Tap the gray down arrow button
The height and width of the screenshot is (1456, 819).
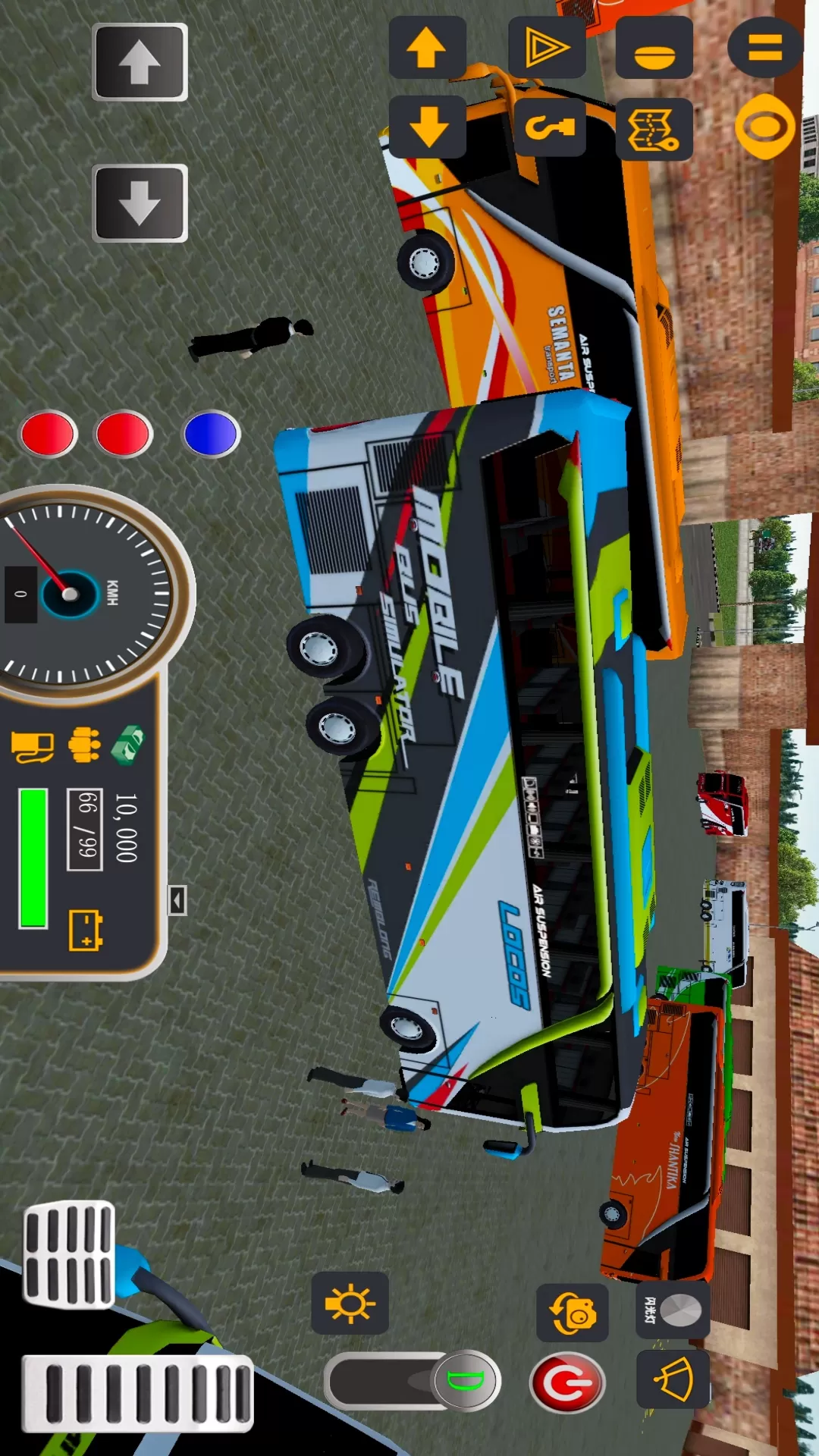140,203
